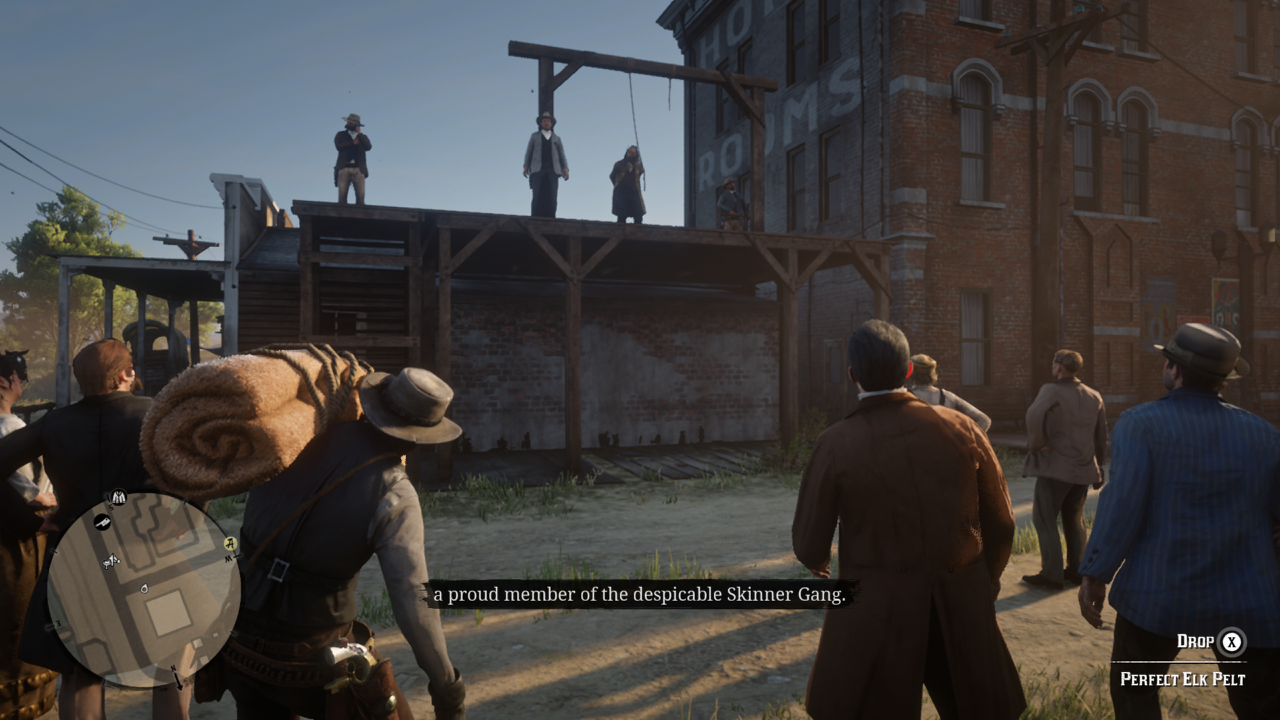The height and width of the screenshot is (720, 1280).
Task: Open the yellow saloon icon on the minimap
Action: (x=230, y=543)
